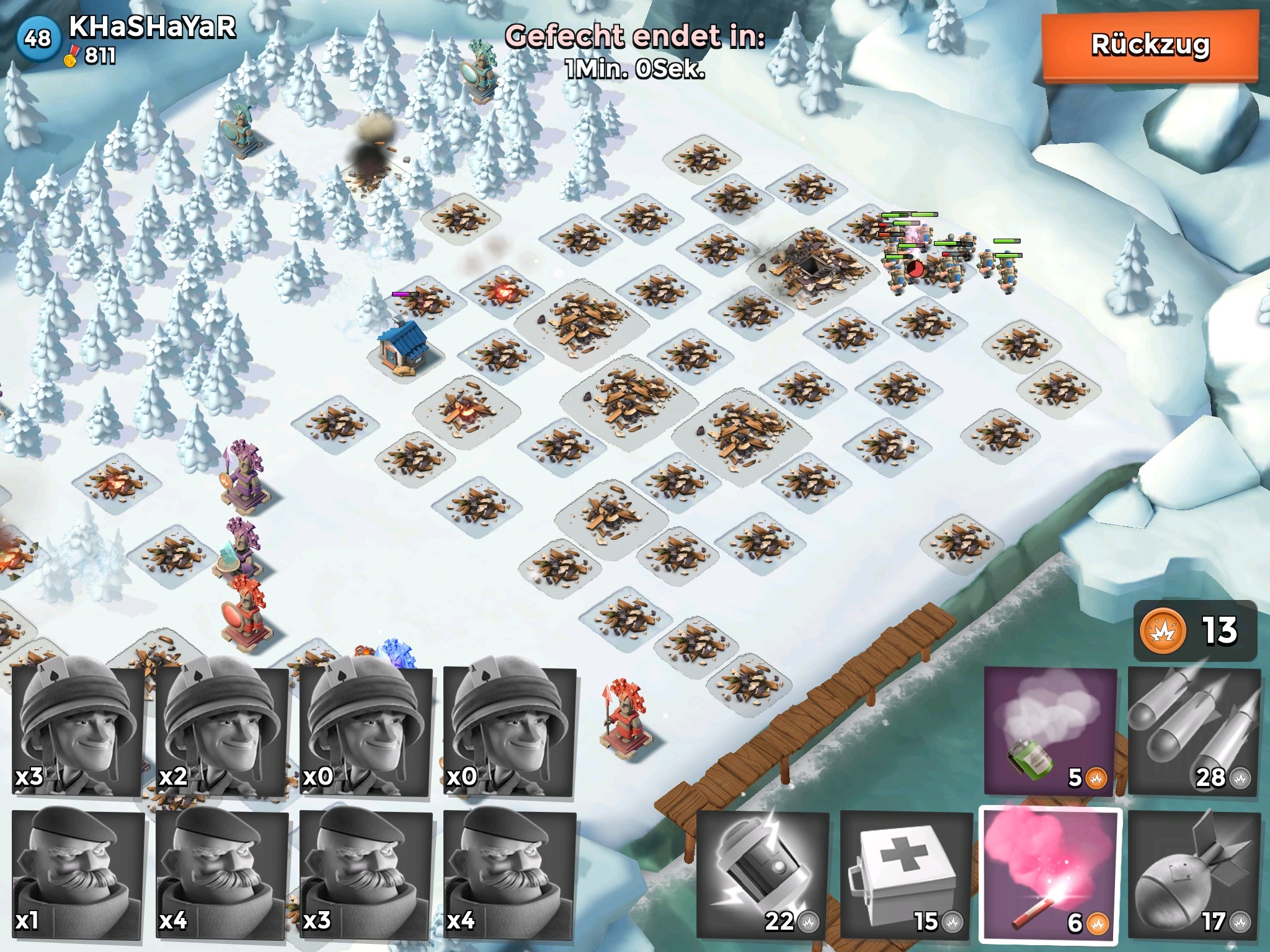The image size is (1270, 952).
Task: Select the smoke screen ability costing 5
Action: [1050, 731]
